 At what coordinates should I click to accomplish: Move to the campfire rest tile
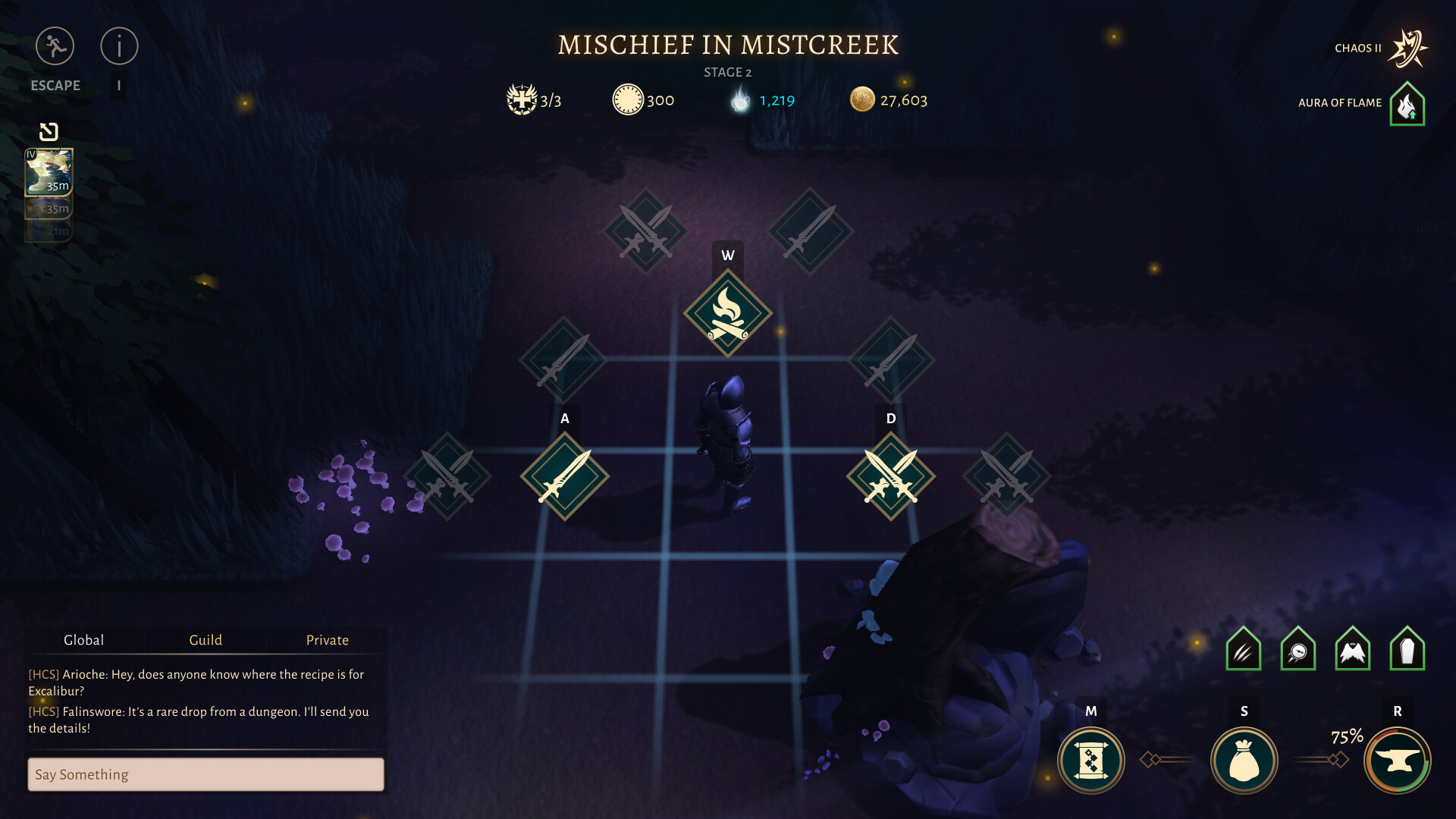pos(728,313)
